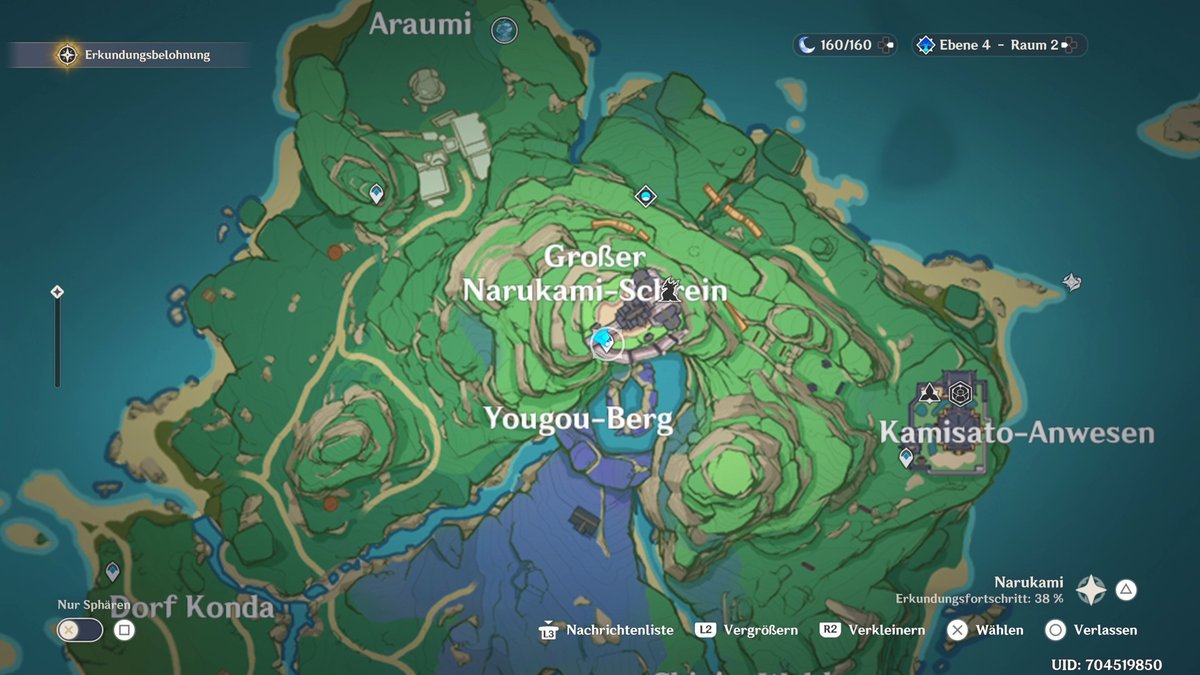Click the grey marker off the east coast
Image resolution: width=1200 pixels, height=675 pixels.
(1072, 282)
